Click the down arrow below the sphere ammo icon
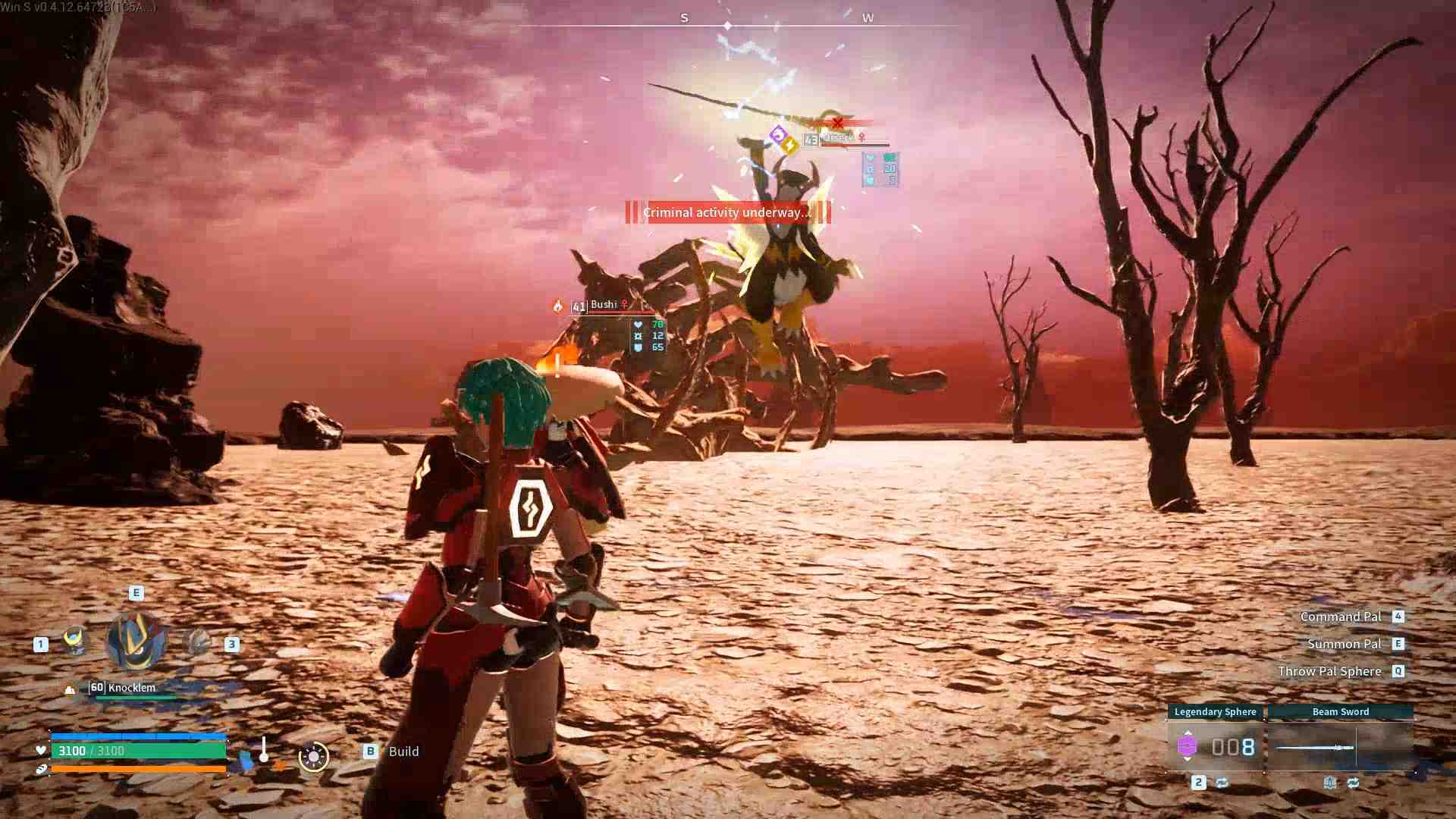Screen dimensions: 1456x819 1188,759
